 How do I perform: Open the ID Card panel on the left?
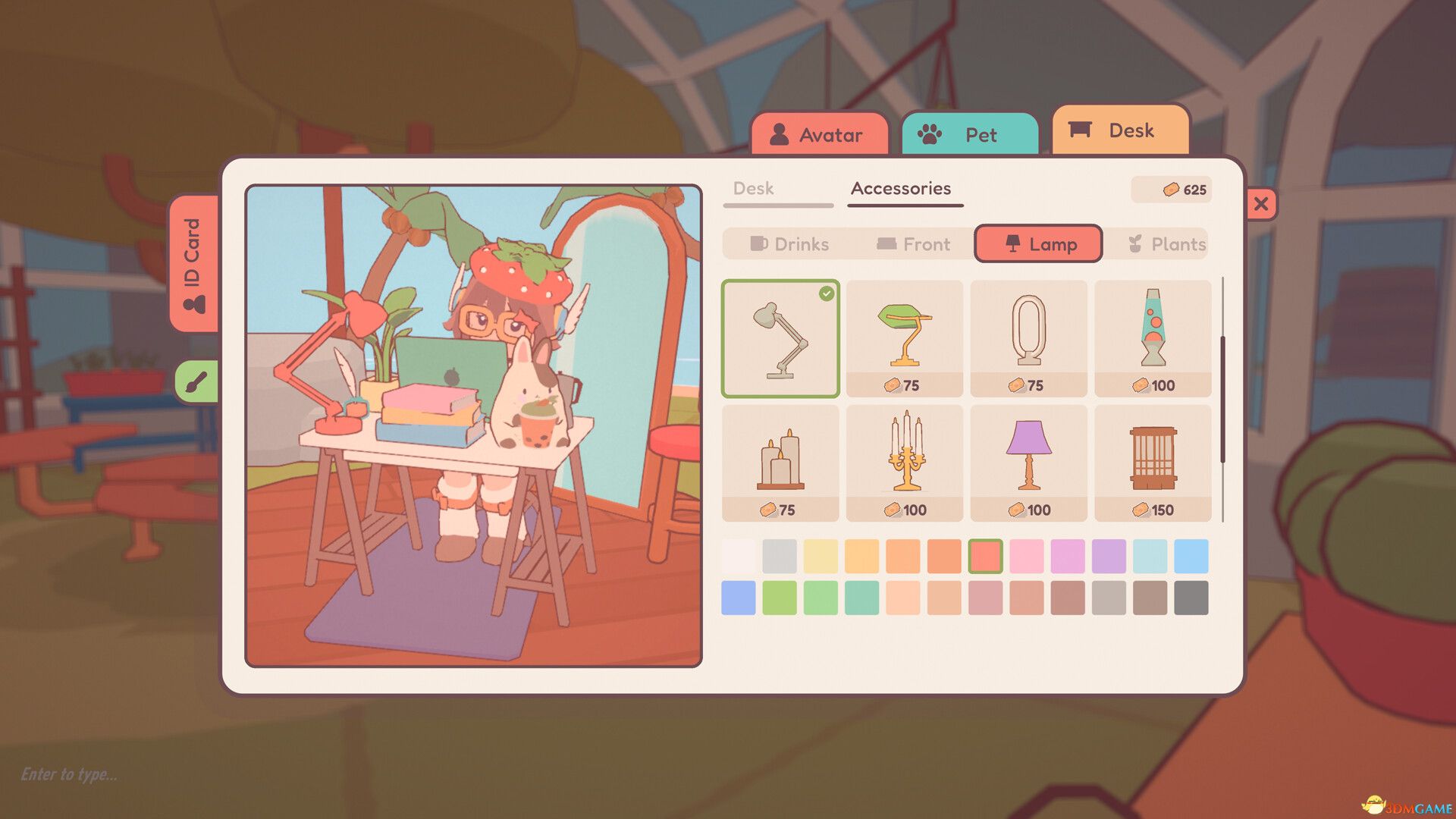tap(195, 267)
